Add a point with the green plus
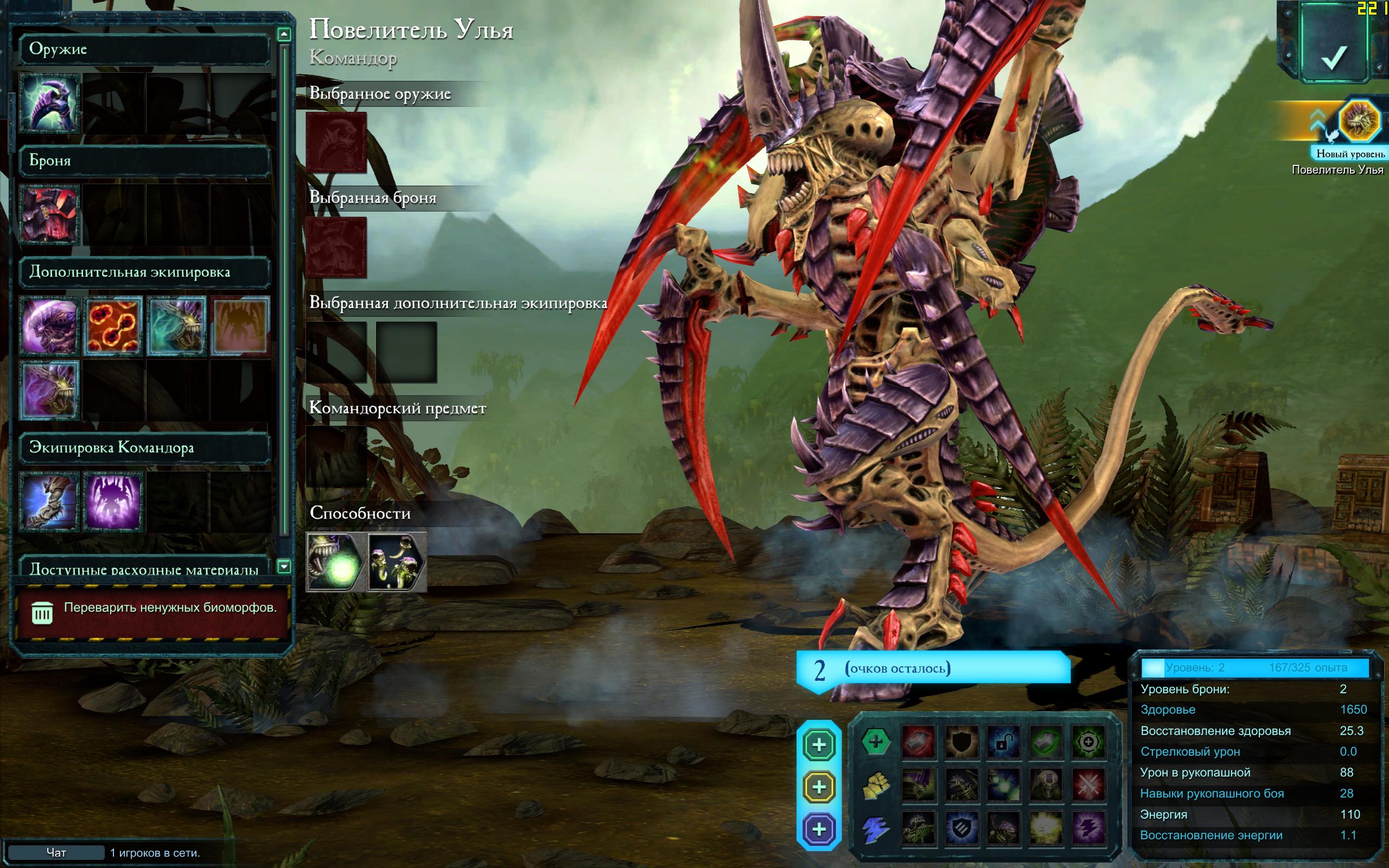 click(x=819, y=744)
